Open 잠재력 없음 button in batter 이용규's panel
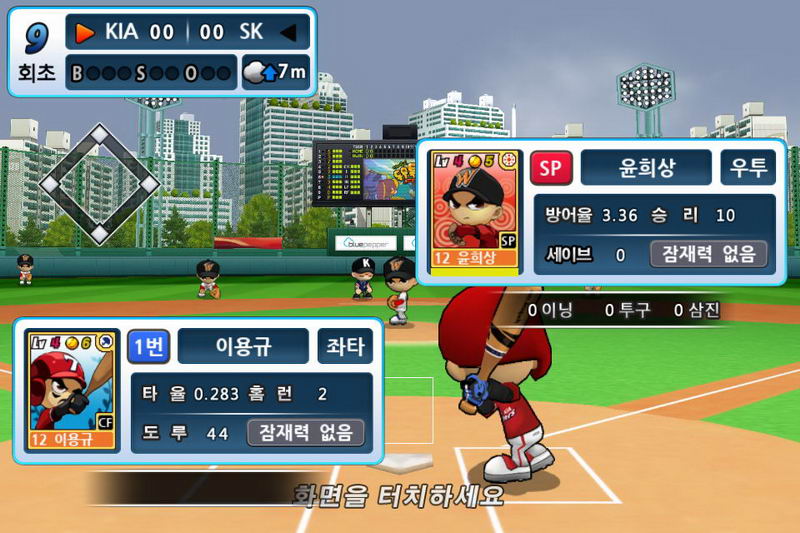The height and width of the screenshot is (533, 800). pos(306,433)
